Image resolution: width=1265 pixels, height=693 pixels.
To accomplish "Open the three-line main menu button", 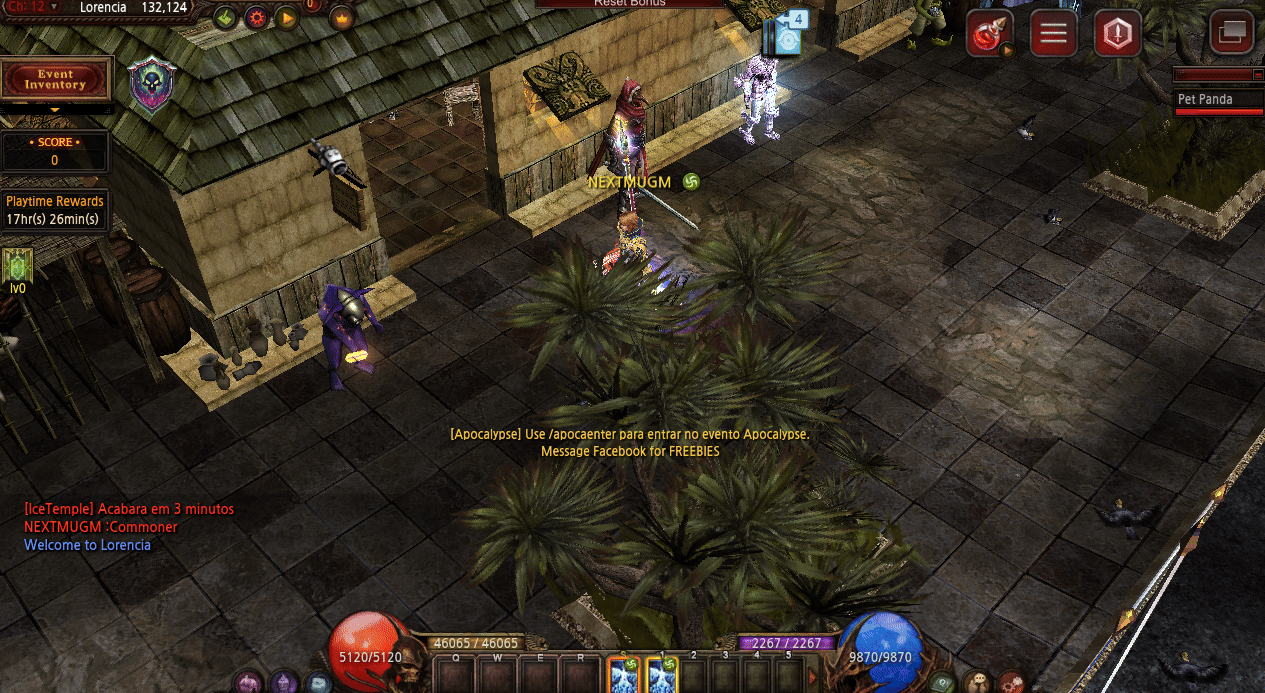I will click(x=1052, y=35).
